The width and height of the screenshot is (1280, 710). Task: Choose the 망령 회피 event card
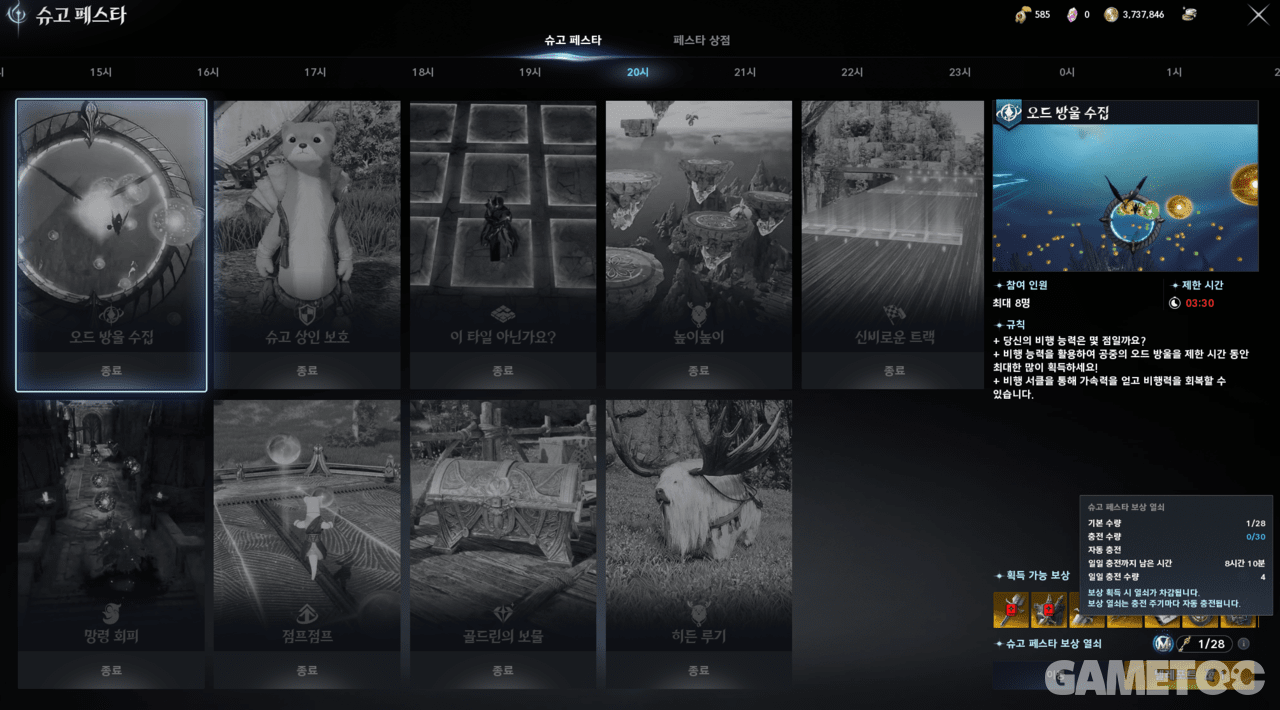click(x=111, y=544)
